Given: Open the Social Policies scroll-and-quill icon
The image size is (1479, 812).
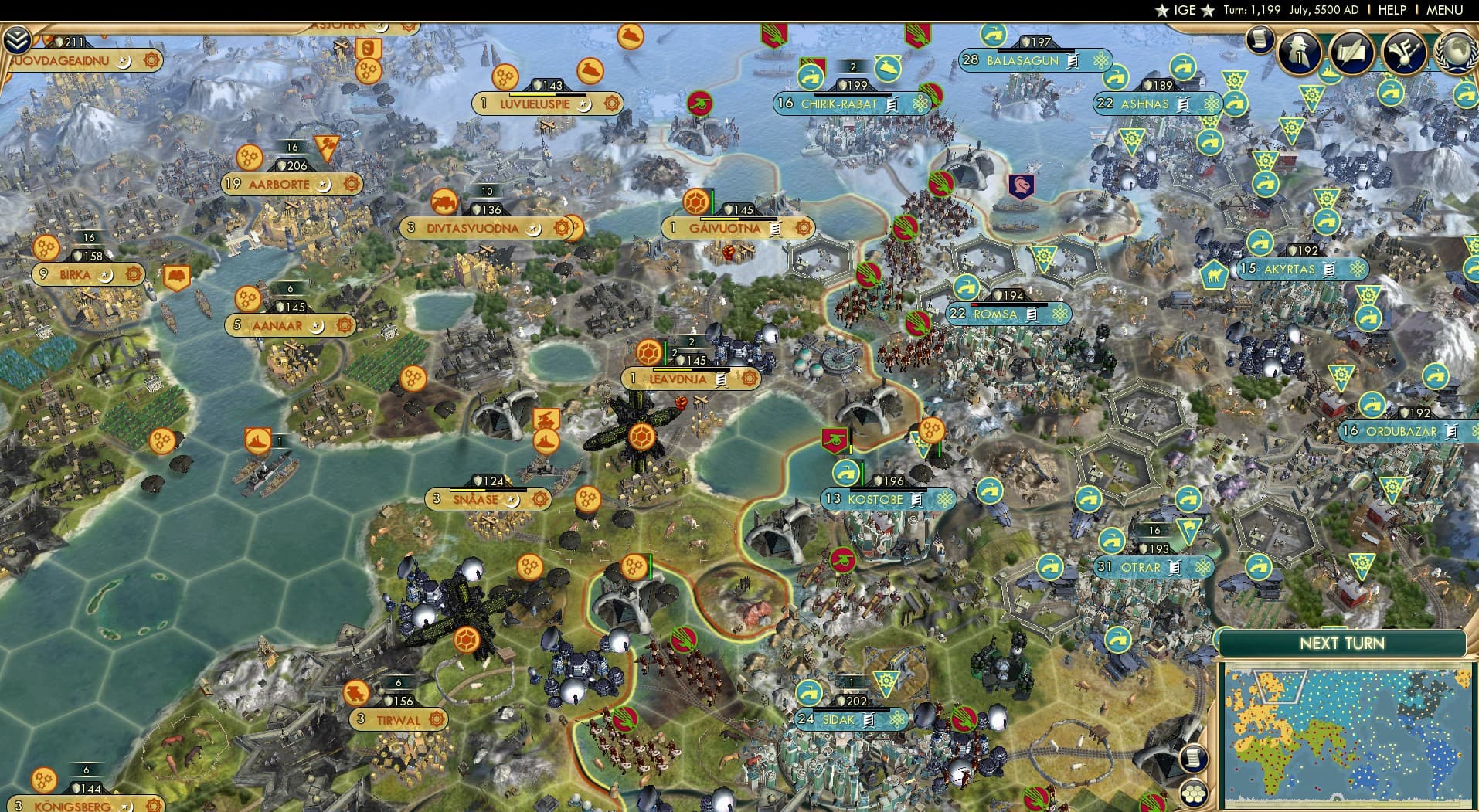Looking at the screenshot, I should (x=1351, y=52).
